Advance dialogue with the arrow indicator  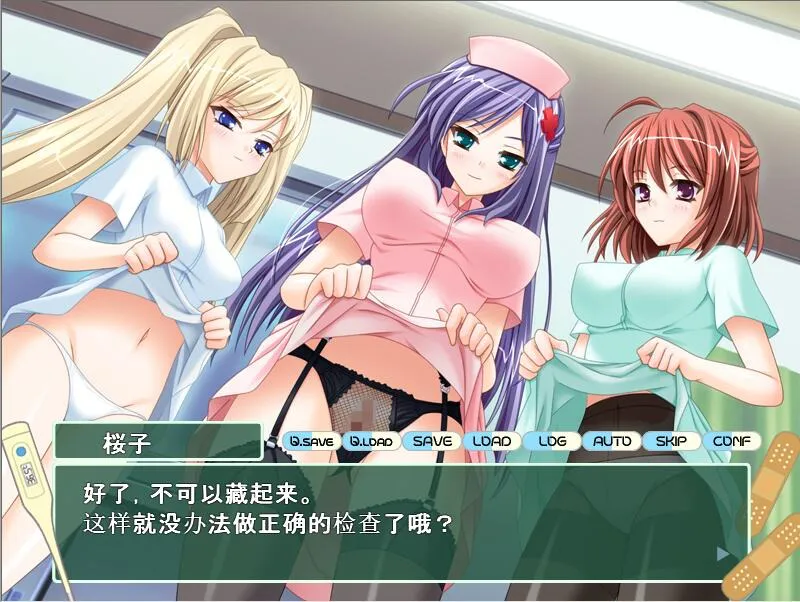[723, 552]
